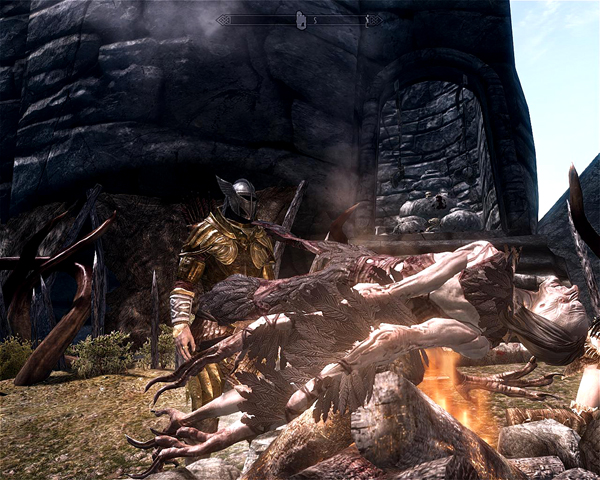Click the location marker on the compass
The image size is (600, 480).
(x=300, y=19)
